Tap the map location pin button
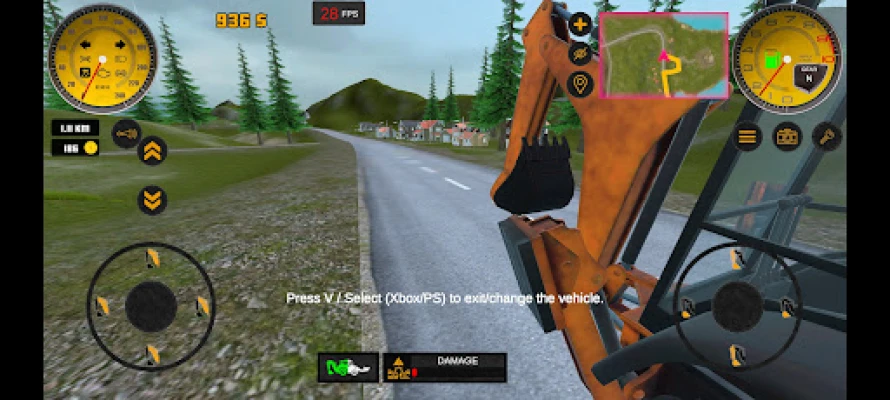 tap(581, 83)
